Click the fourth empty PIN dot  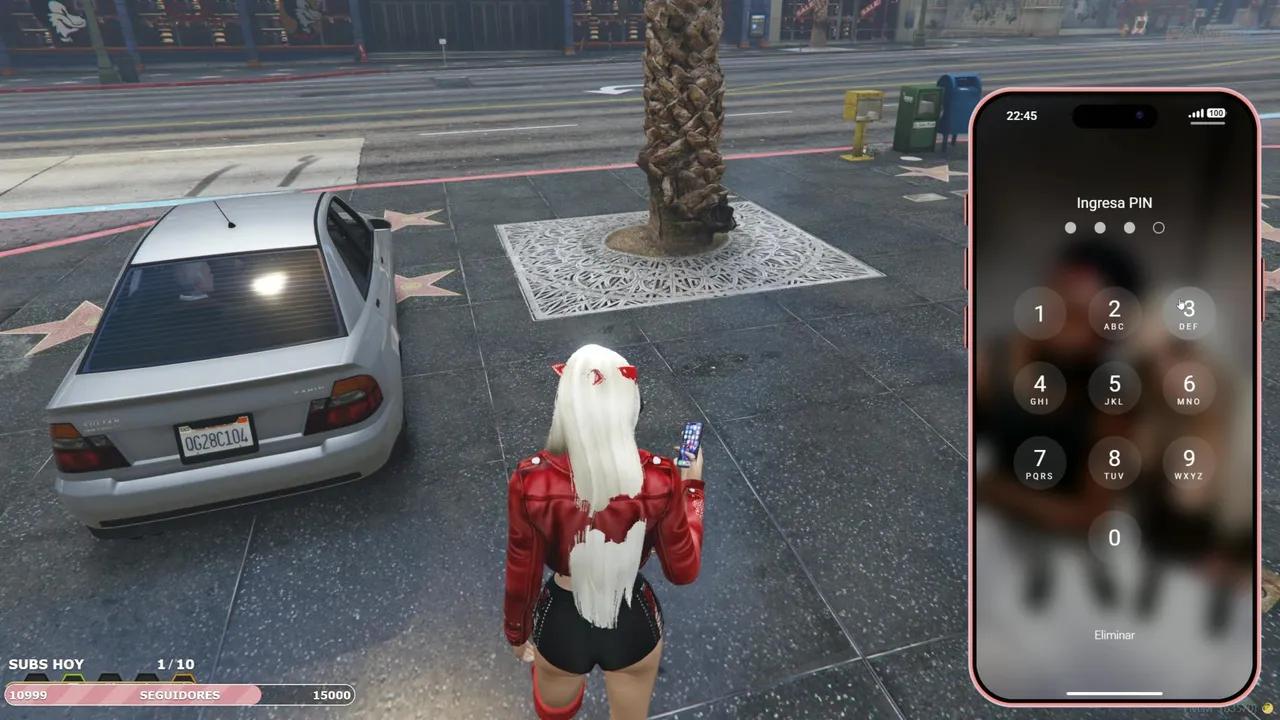tap(1159, 227)
